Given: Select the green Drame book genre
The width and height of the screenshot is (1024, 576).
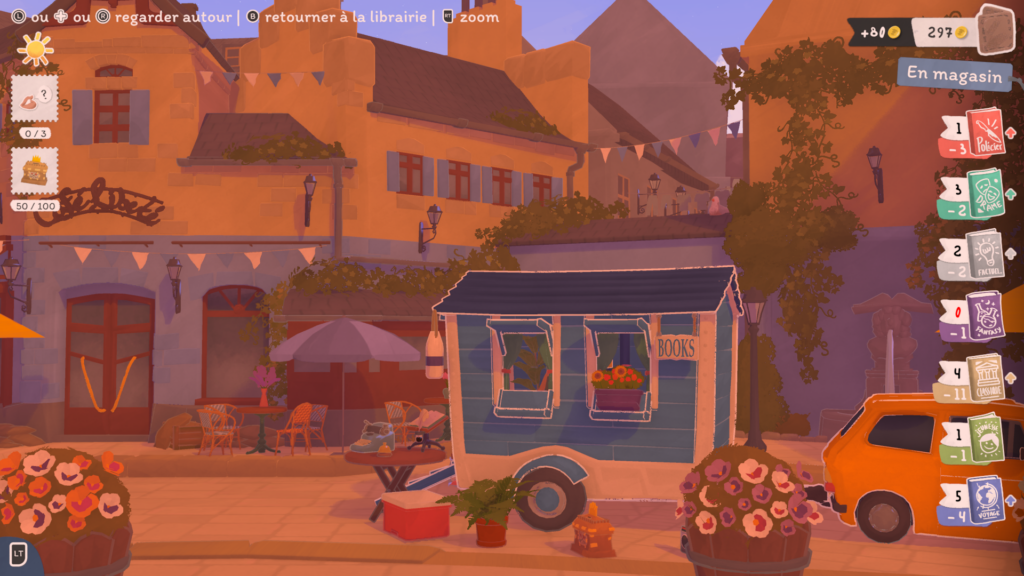Looking at the screenshot, I should point(984,191).
